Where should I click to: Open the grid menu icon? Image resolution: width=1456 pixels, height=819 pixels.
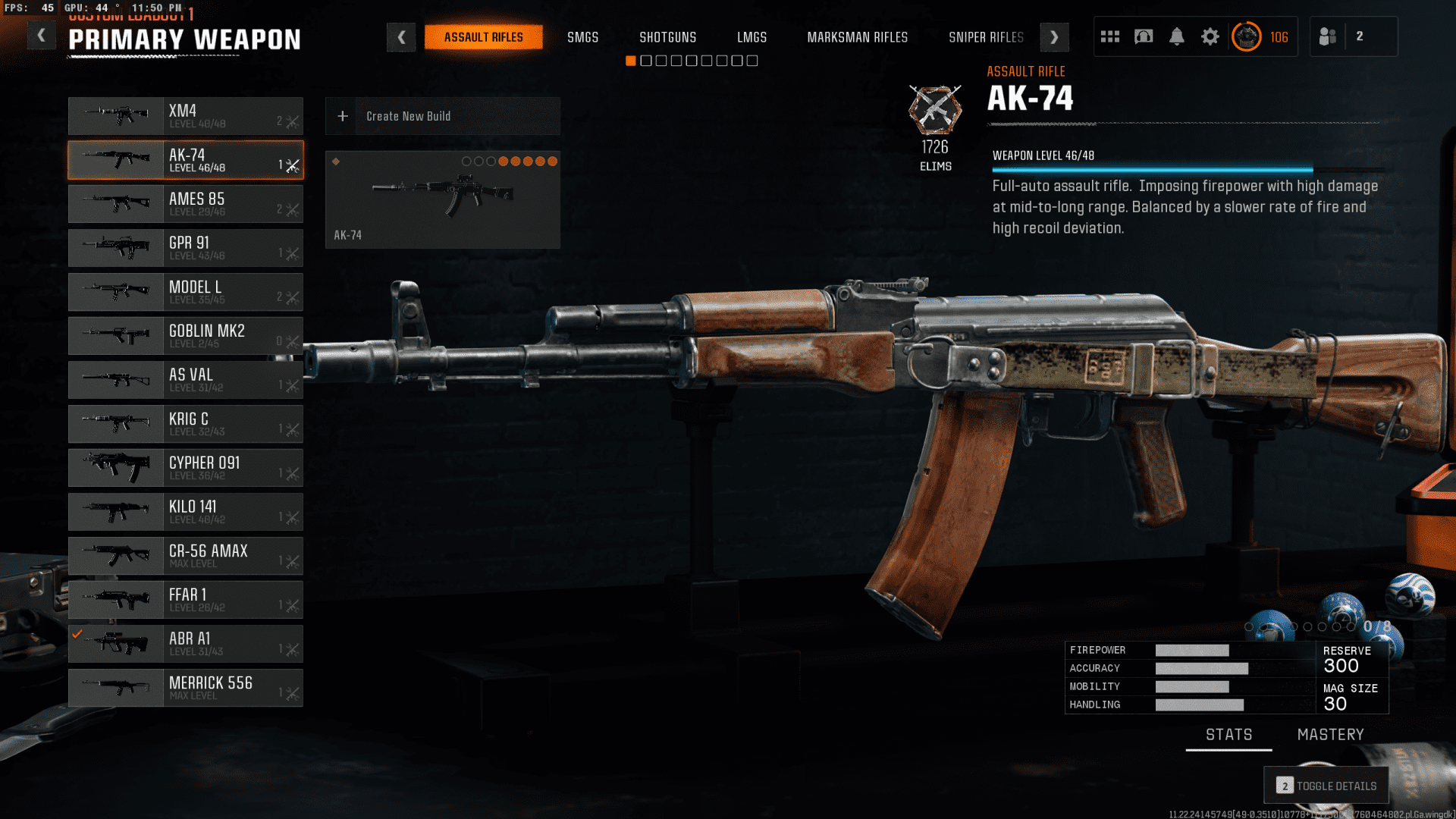coord(1110,36)
